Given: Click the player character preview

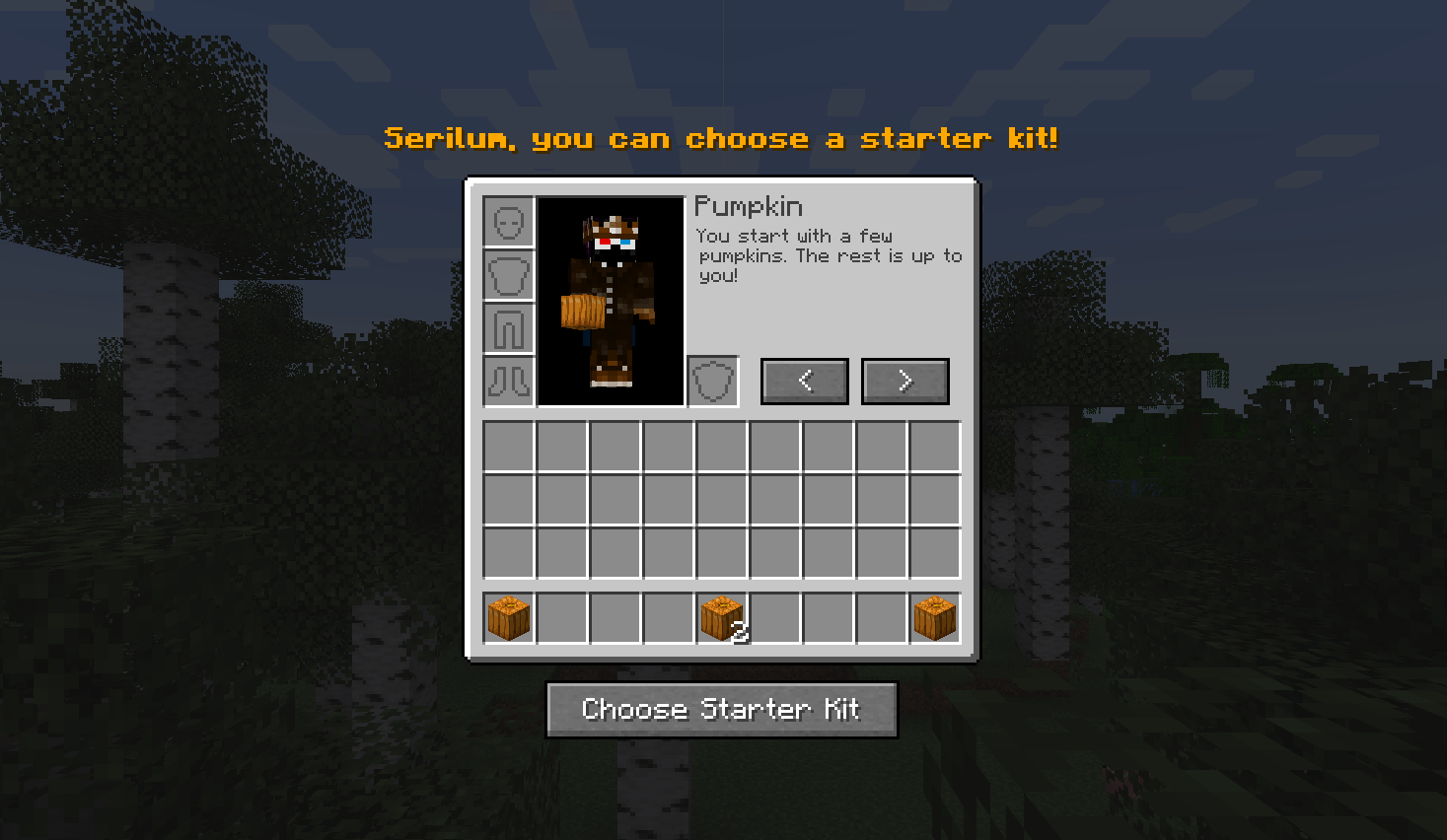Looking at the screenshot, I should coord(611,301).
